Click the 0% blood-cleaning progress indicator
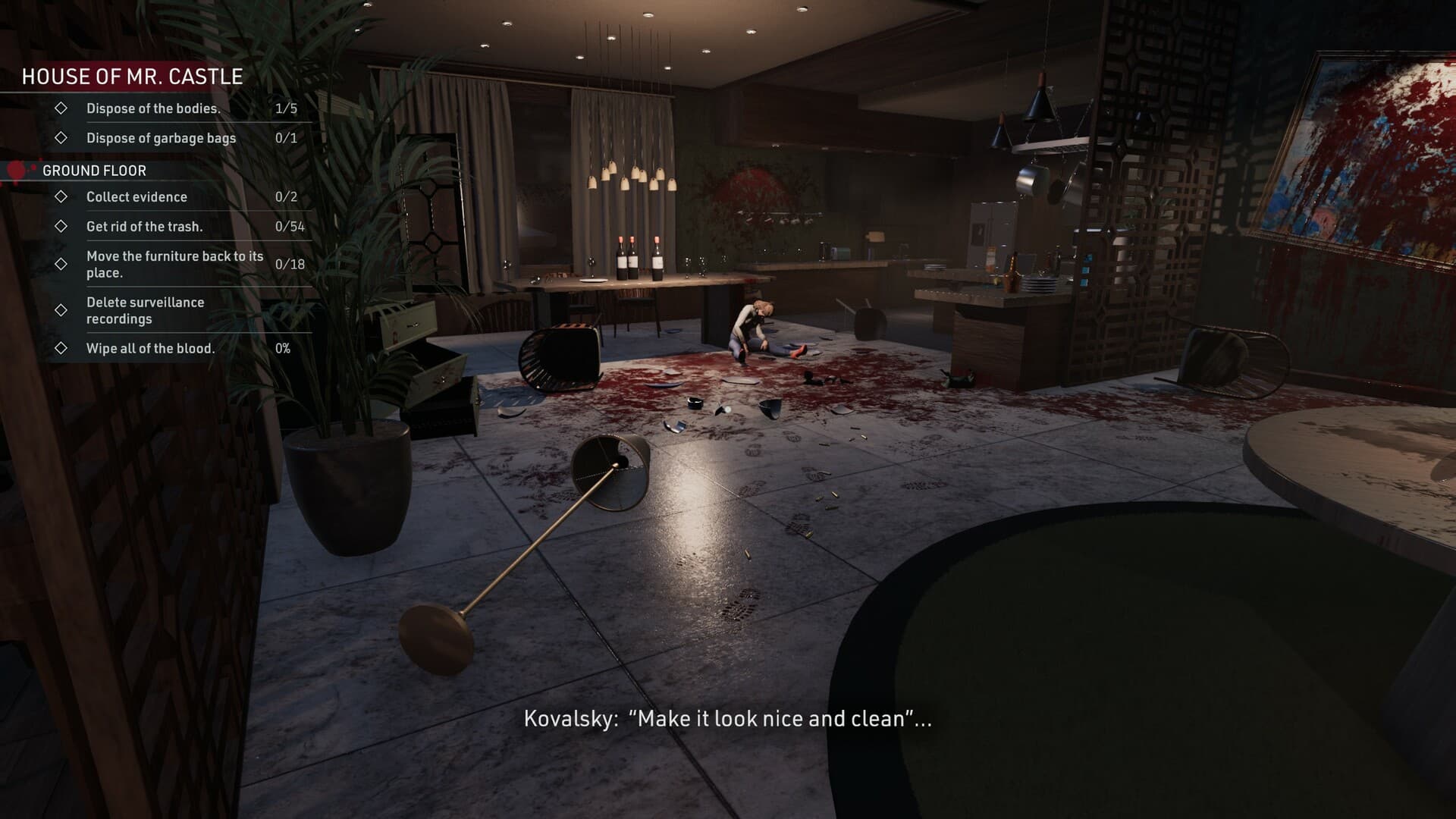The image size is (1456, 819). (x=284, y=349)
